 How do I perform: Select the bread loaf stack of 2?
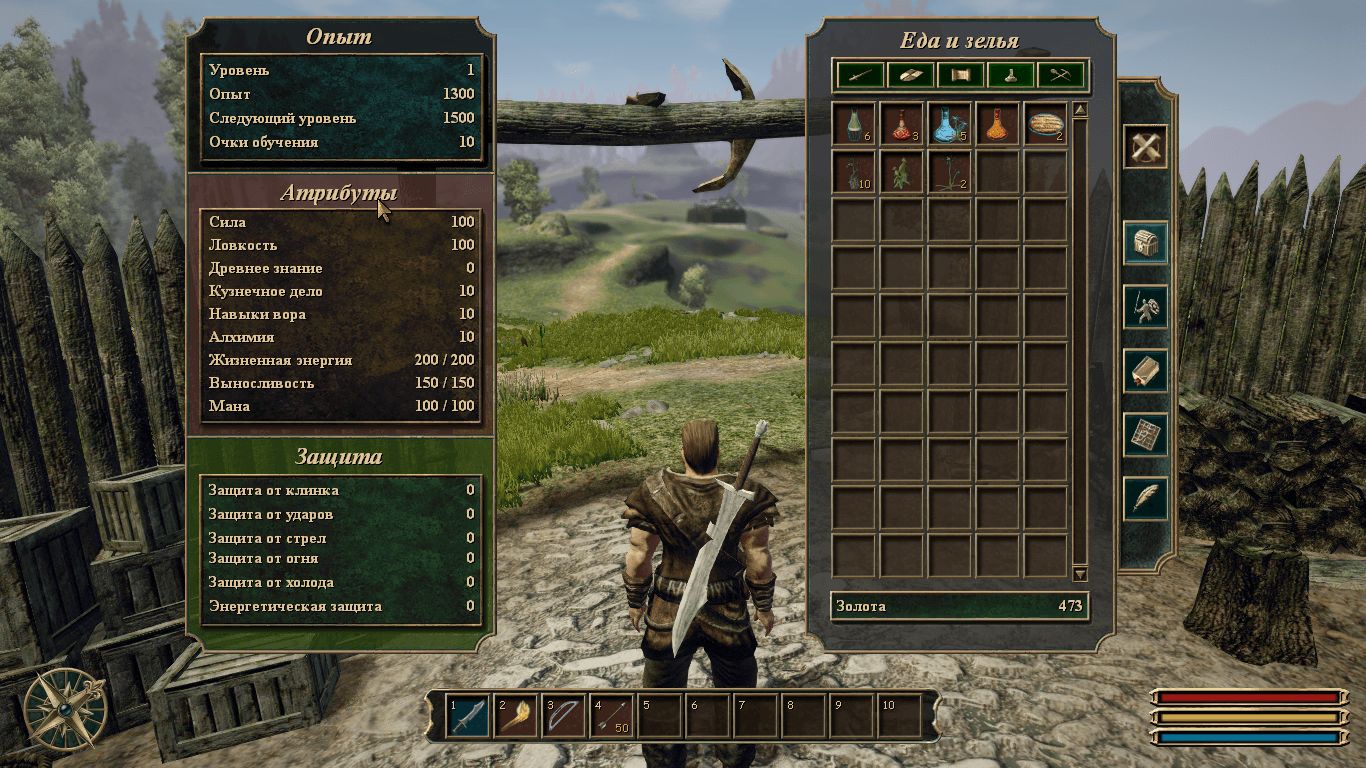(1046, 124)
